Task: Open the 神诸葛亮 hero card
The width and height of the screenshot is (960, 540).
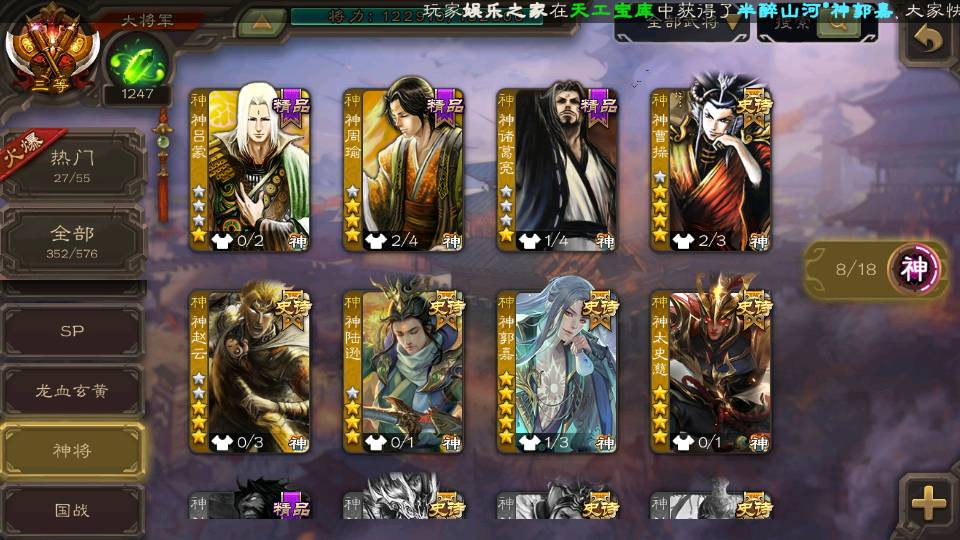Action: 557,168
